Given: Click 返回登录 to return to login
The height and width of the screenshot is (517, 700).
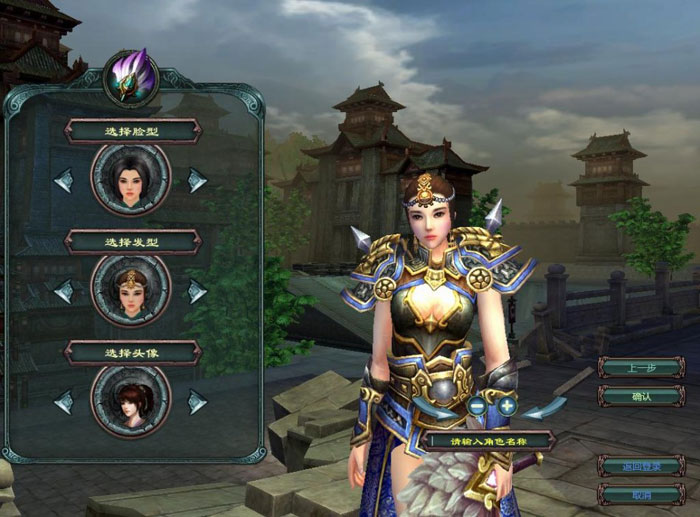Looking at the screenshot, I should (x=641, y=465).
